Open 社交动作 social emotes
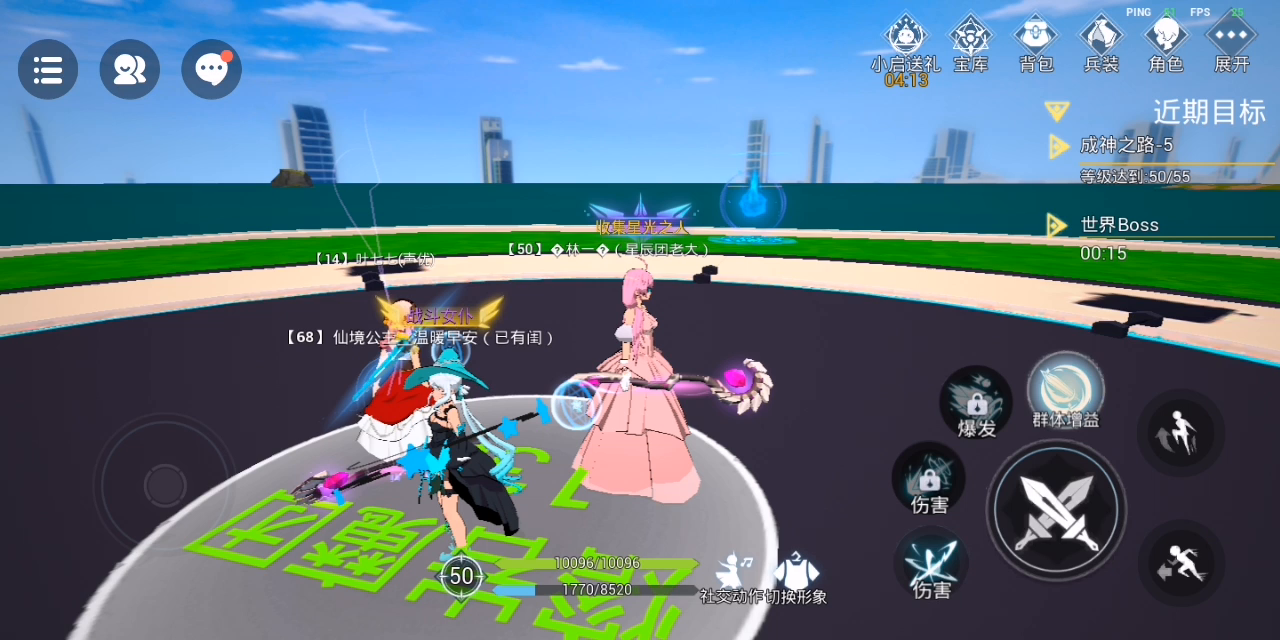 pyautogui.click(x=735, y=574)
